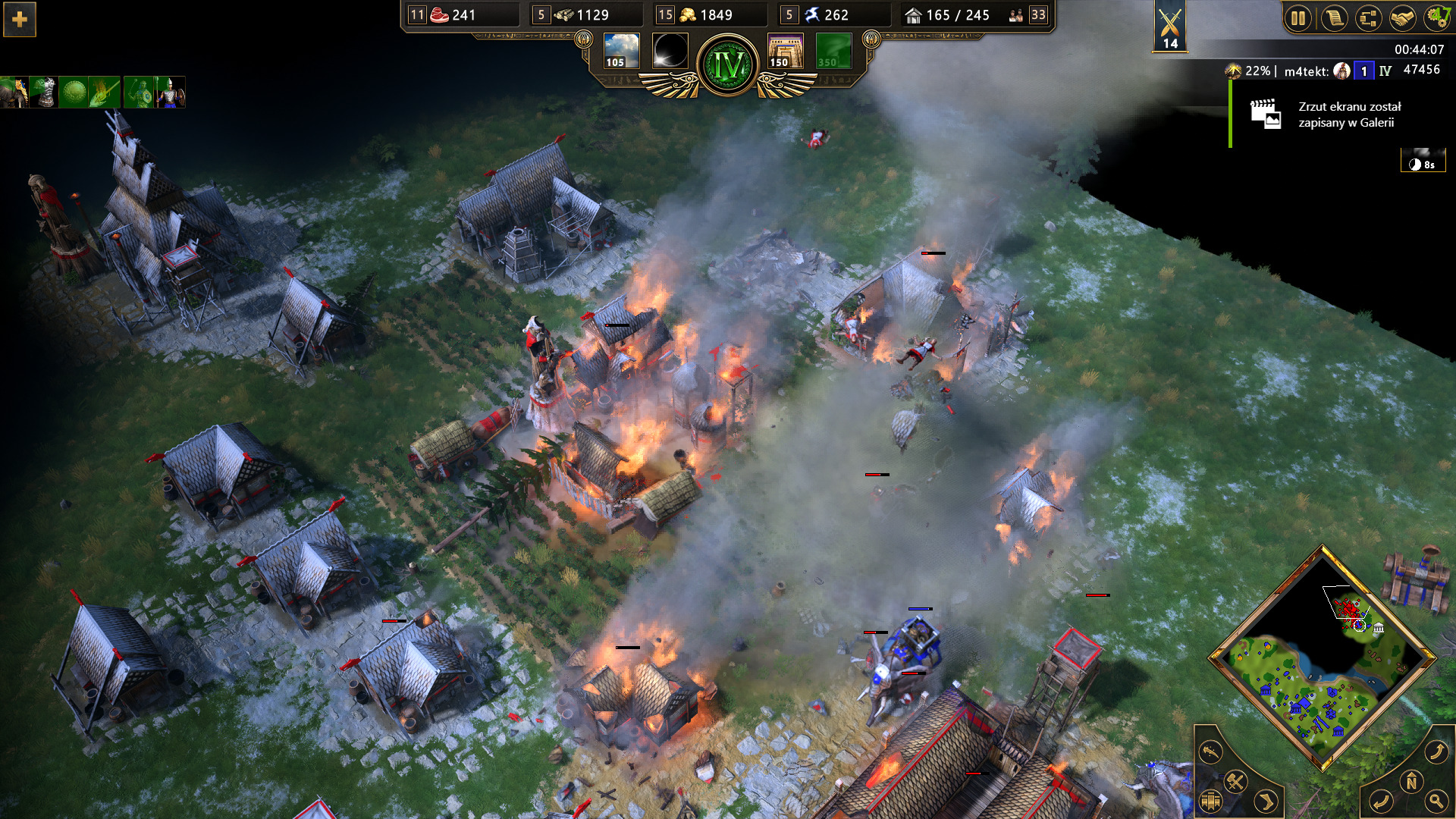
Task: Click the Age IV emblem
Action: tap(727, 65)
